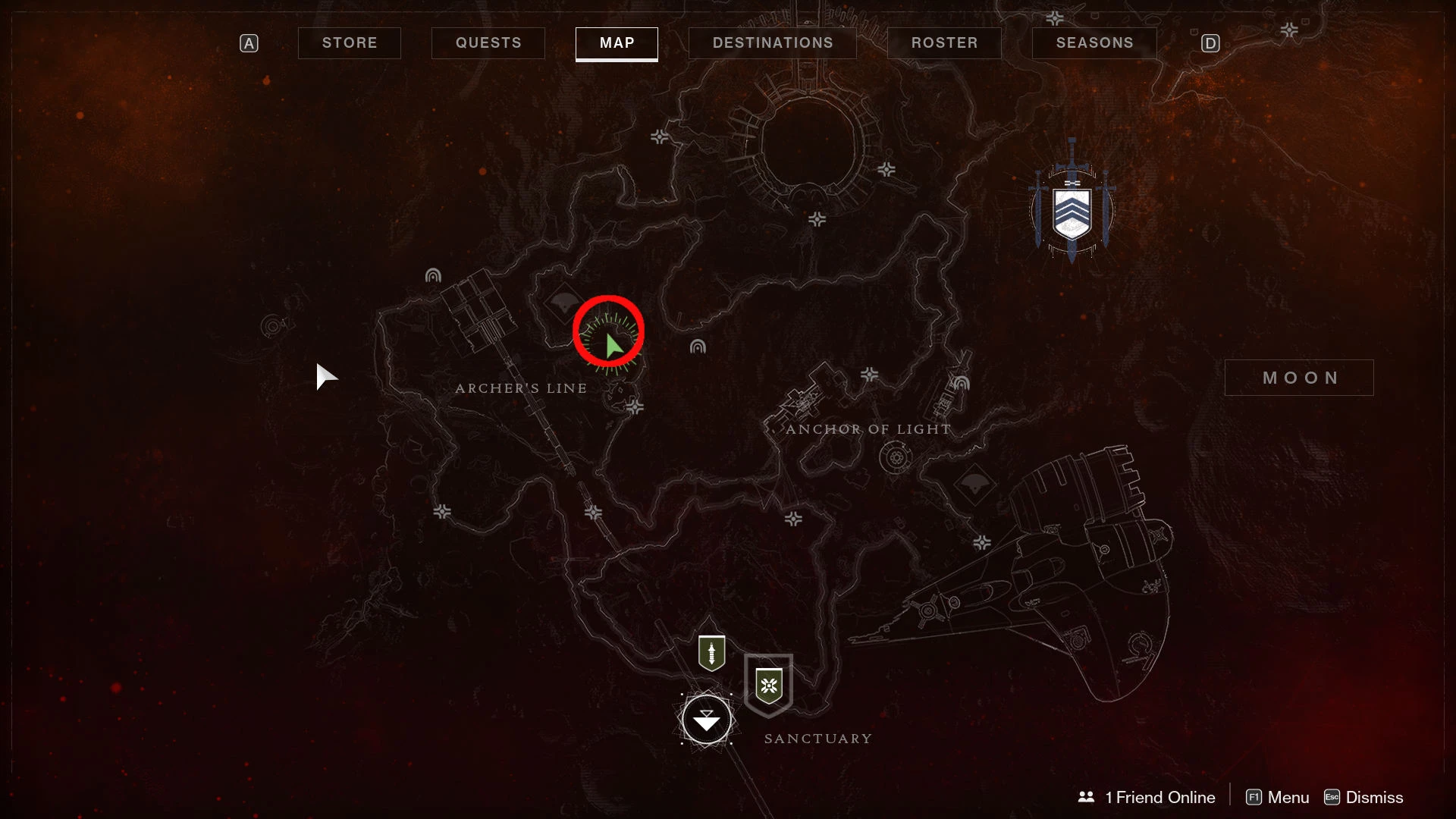This screenshot has width=1456, height=819.
Task: Open the Menu option
Action: pos(1278,797)
